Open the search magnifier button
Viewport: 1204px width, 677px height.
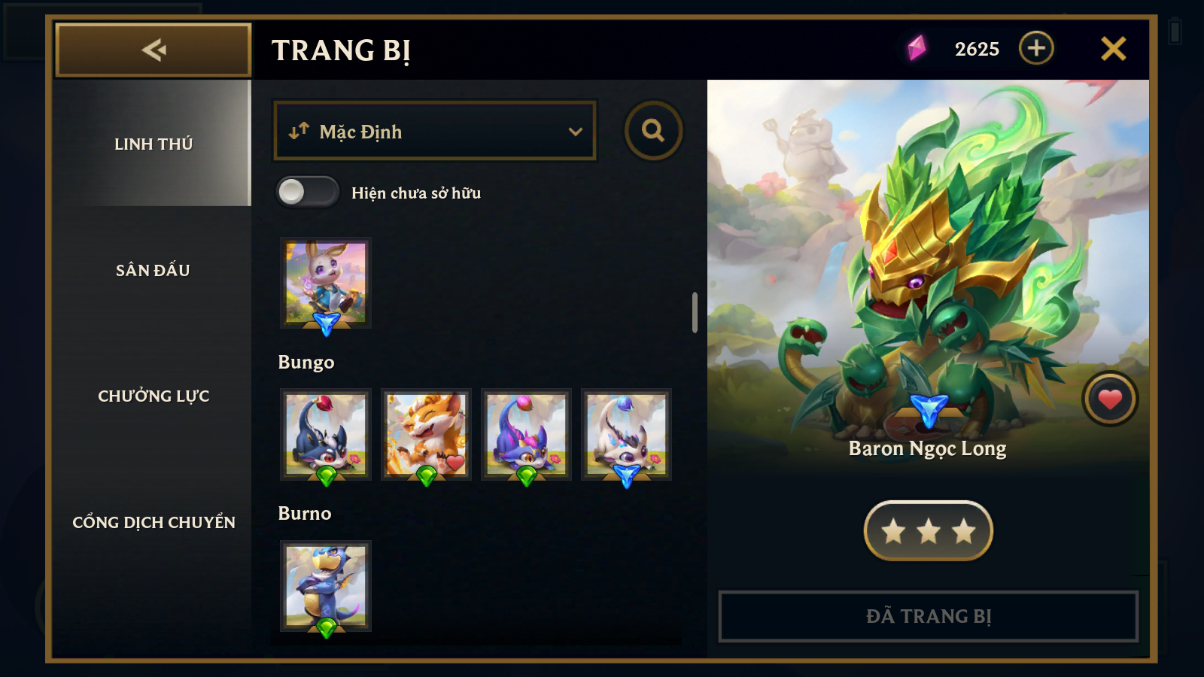tap(653, 131)
